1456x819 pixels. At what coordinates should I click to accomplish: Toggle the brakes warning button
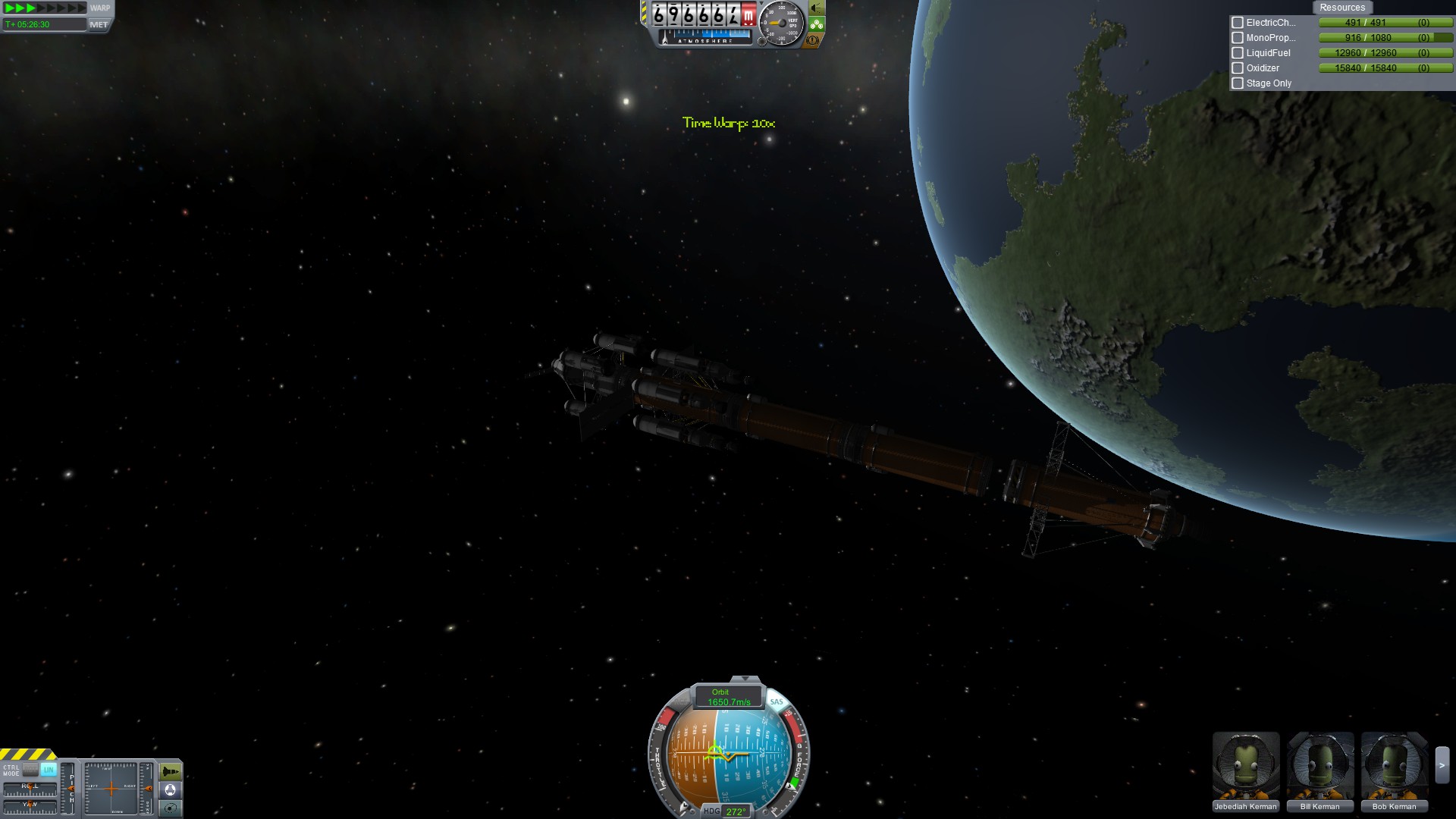click(813, 39)
